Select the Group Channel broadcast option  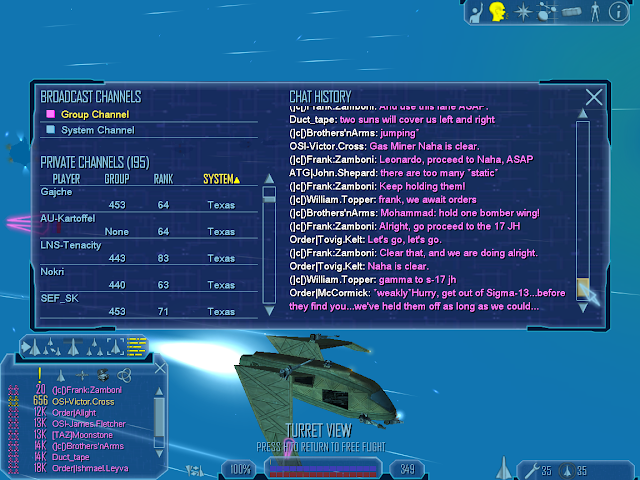click(x=89, y=115)
